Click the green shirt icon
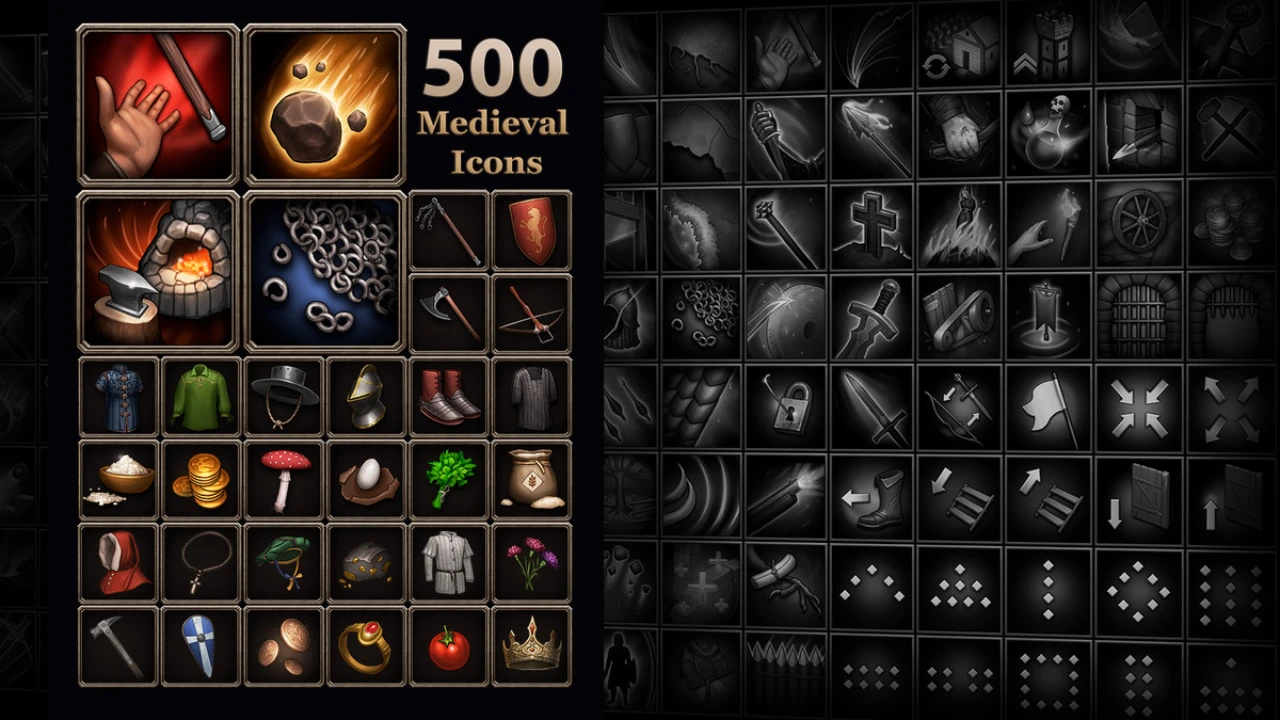The height and width of the screenshot is (720, 1280). [x=201, y=397]
